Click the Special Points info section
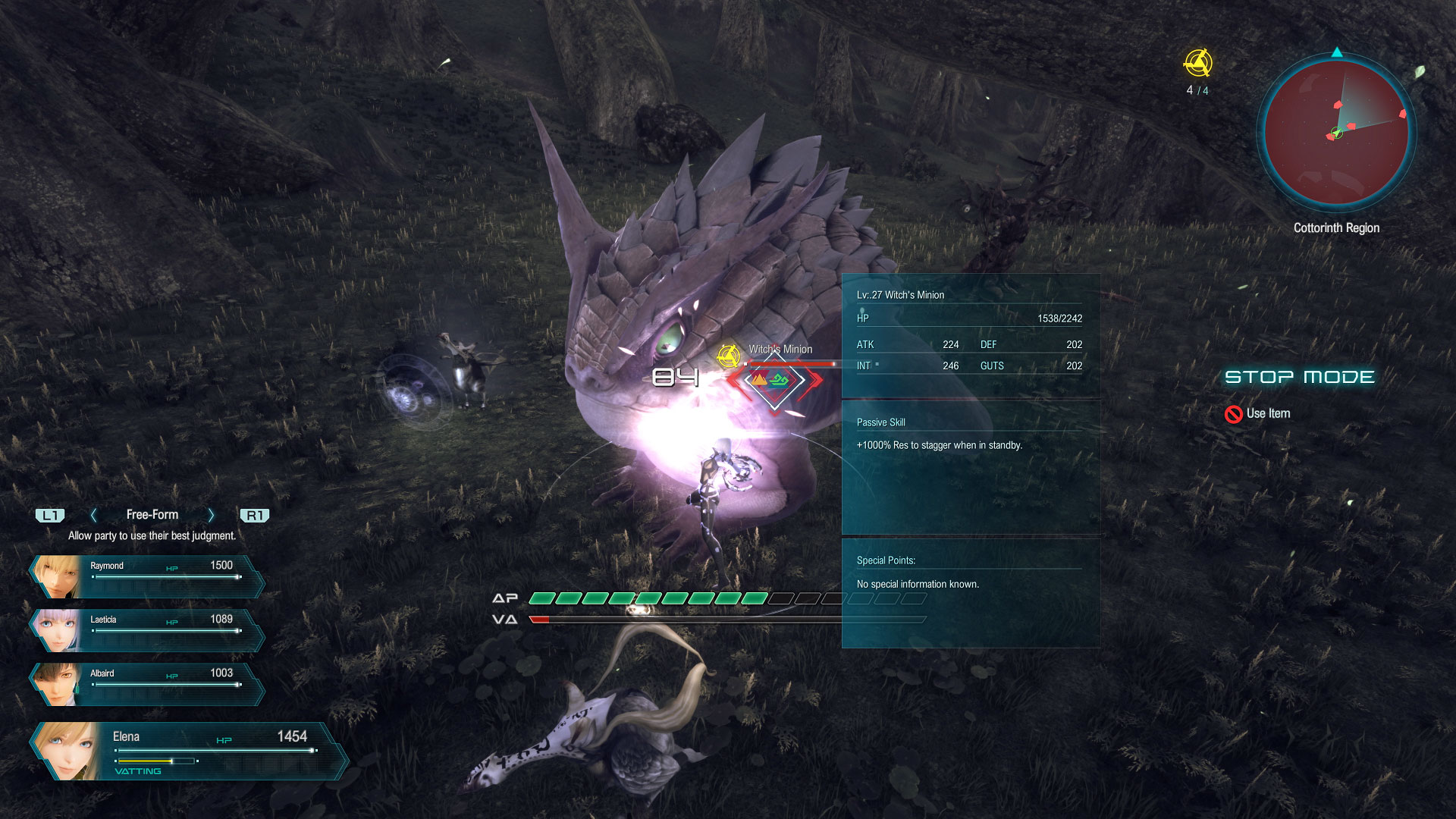This screenshot has height=819, width=1456. 970,591
